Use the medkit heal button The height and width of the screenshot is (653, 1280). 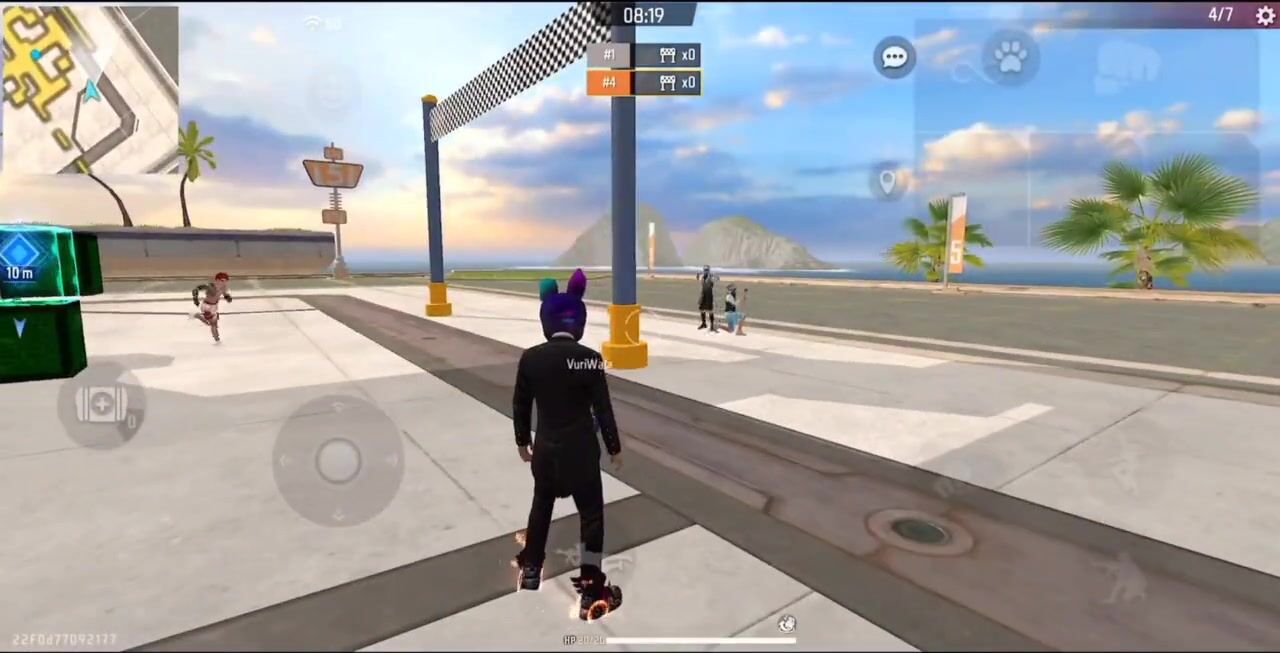(x=101, y=405)
